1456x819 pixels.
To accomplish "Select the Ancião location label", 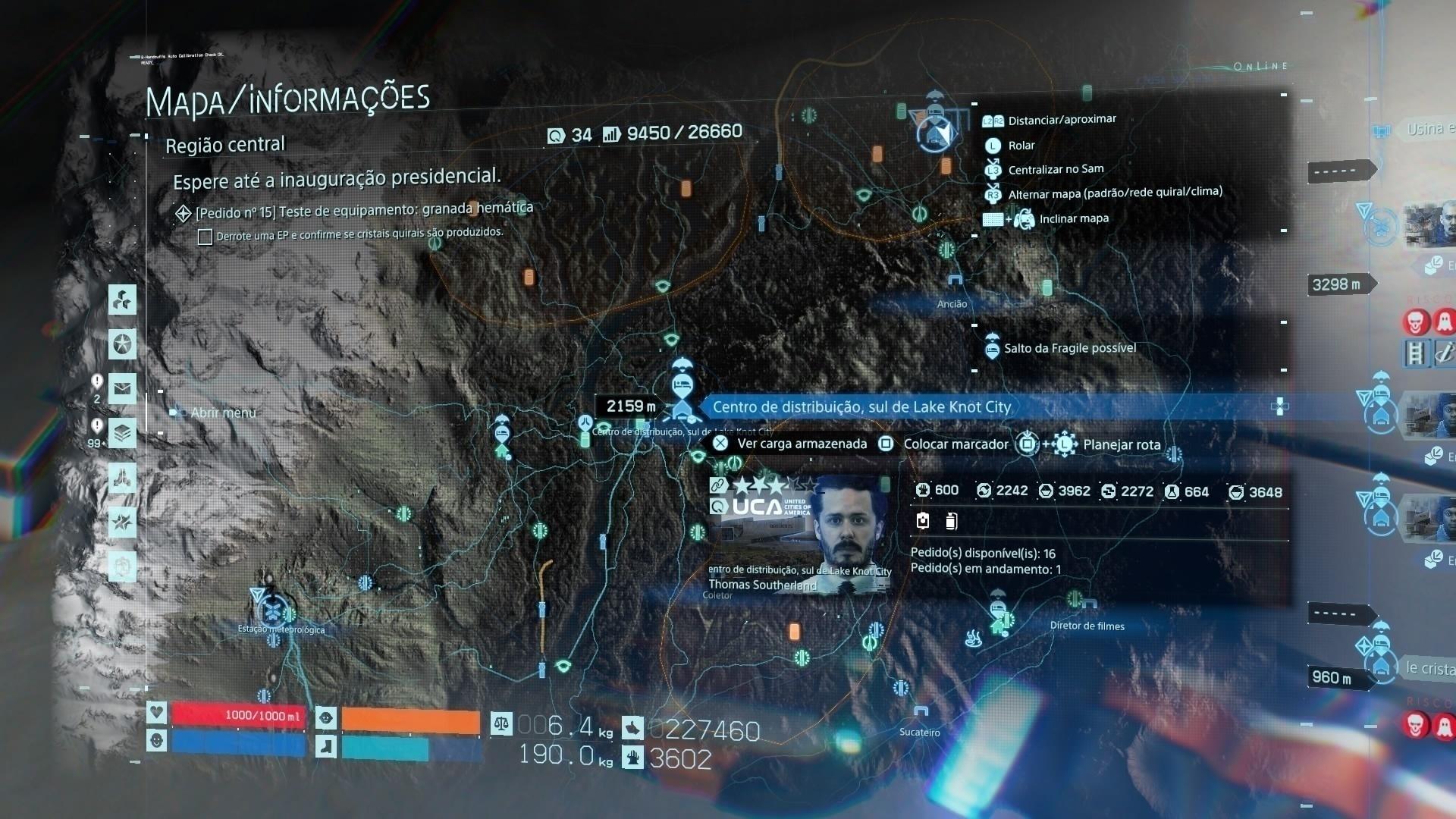I will pos(953,303).
